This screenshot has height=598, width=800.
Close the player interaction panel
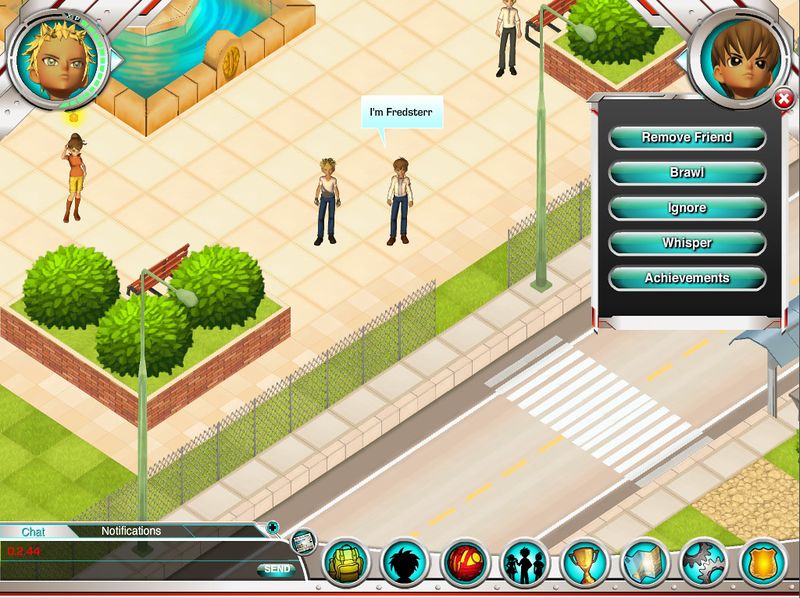click(784, 98)
